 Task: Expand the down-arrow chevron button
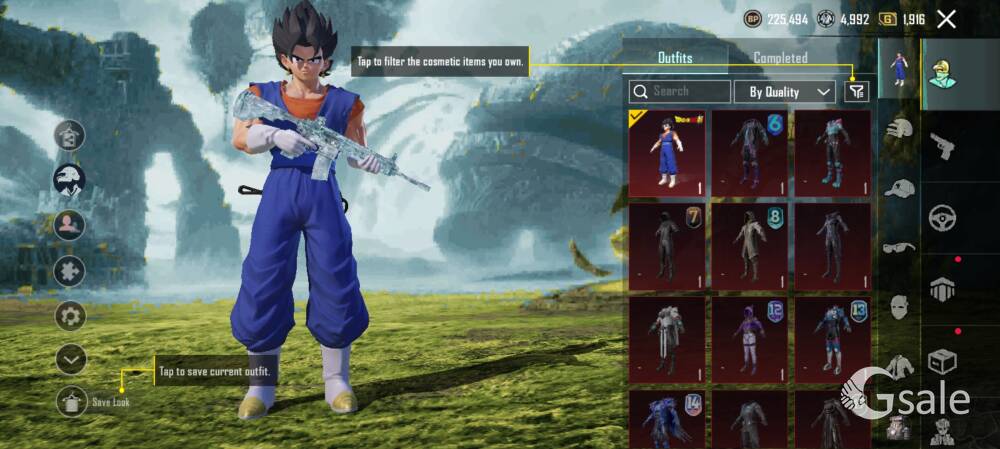[x=70, y=358]
